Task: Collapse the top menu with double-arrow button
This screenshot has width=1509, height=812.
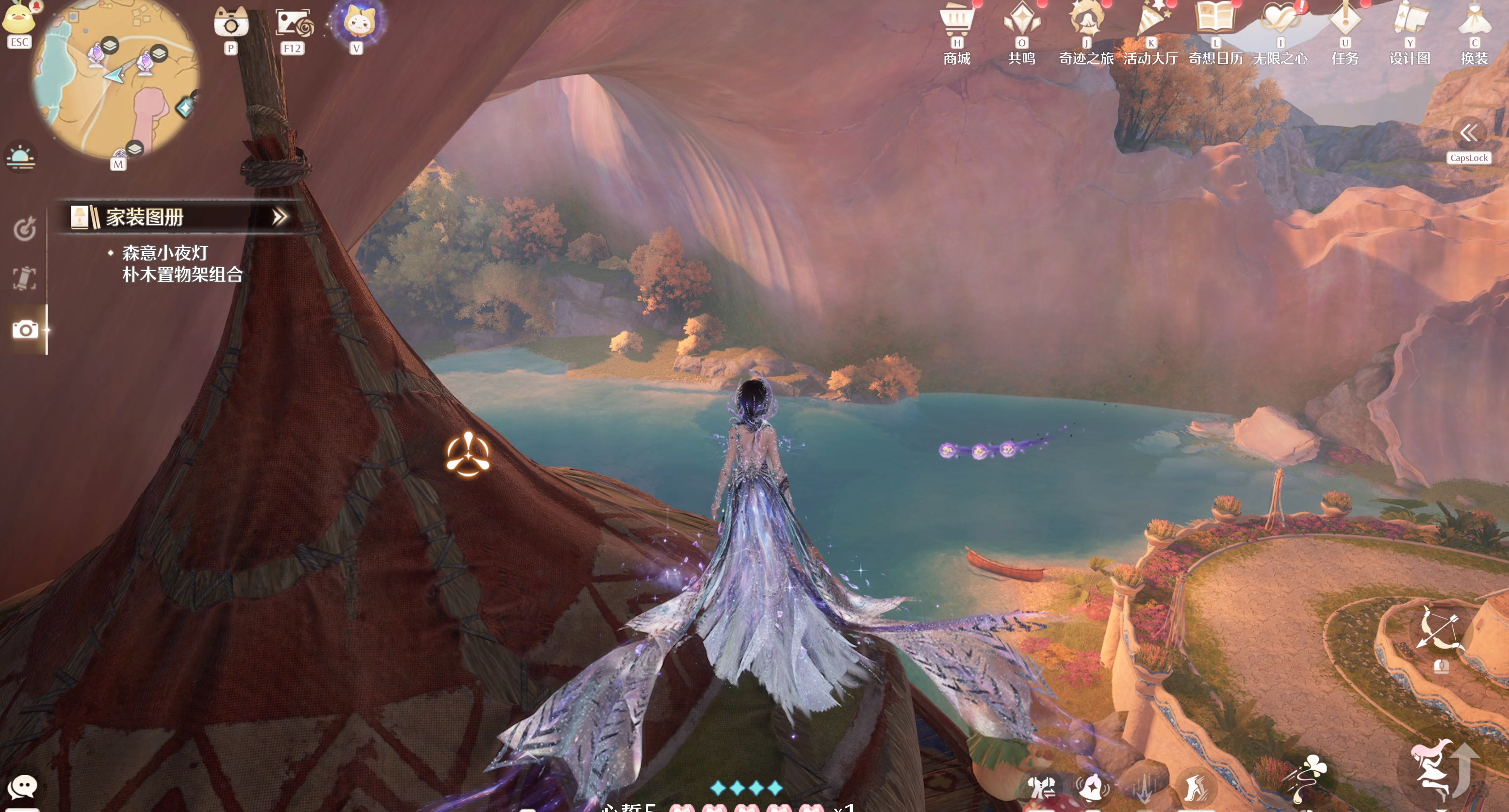Action: pos(1469,133)
